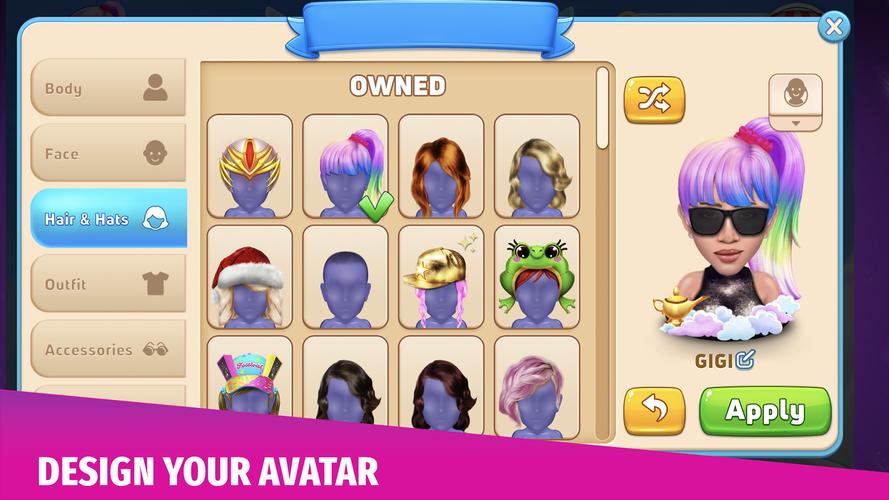The image size is (889, 500).
Task: Edit the GIGI avatar name
Action: tap(745, 360)
